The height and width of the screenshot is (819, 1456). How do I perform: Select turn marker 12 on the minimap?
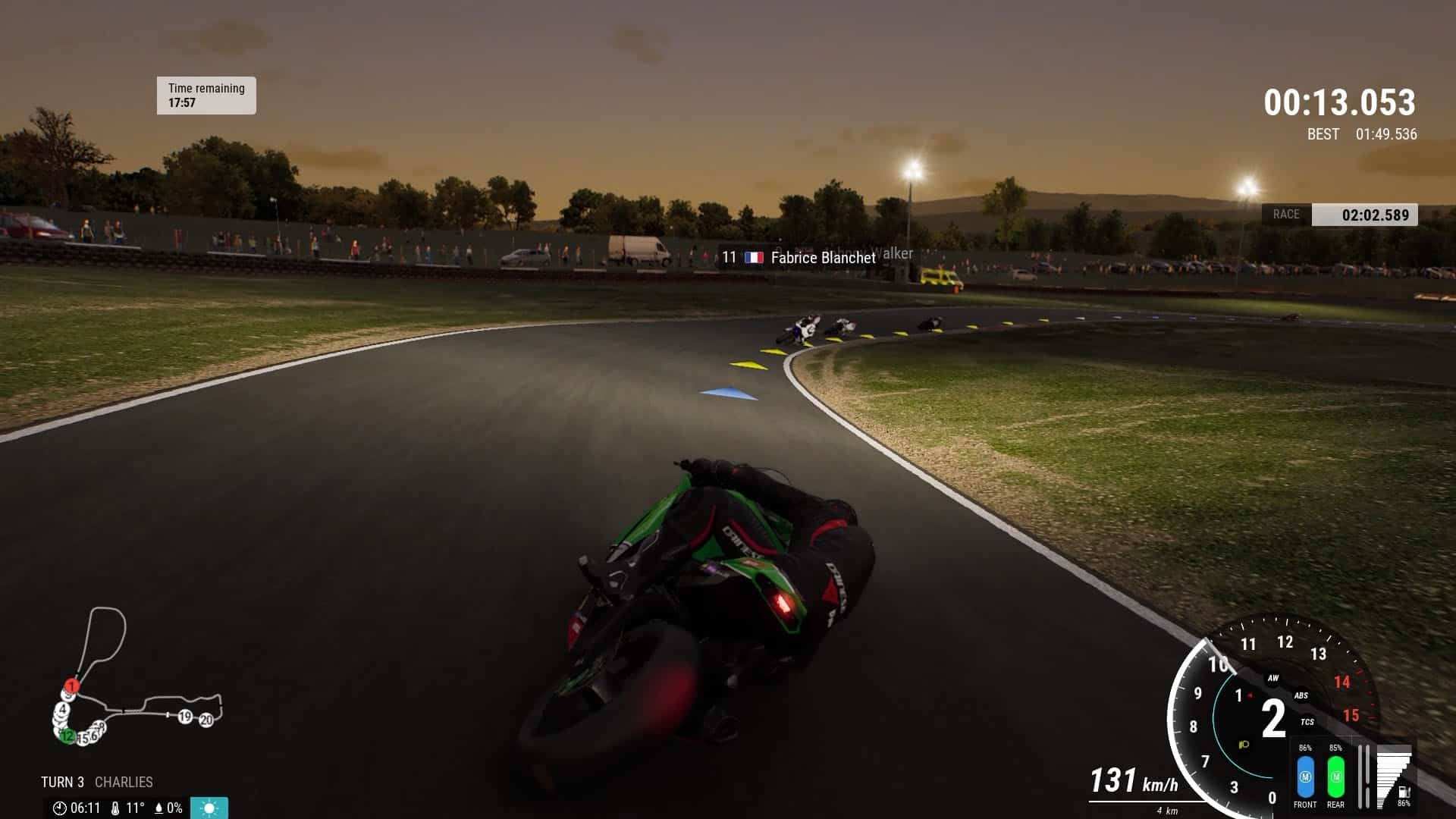tap(67, 736)
